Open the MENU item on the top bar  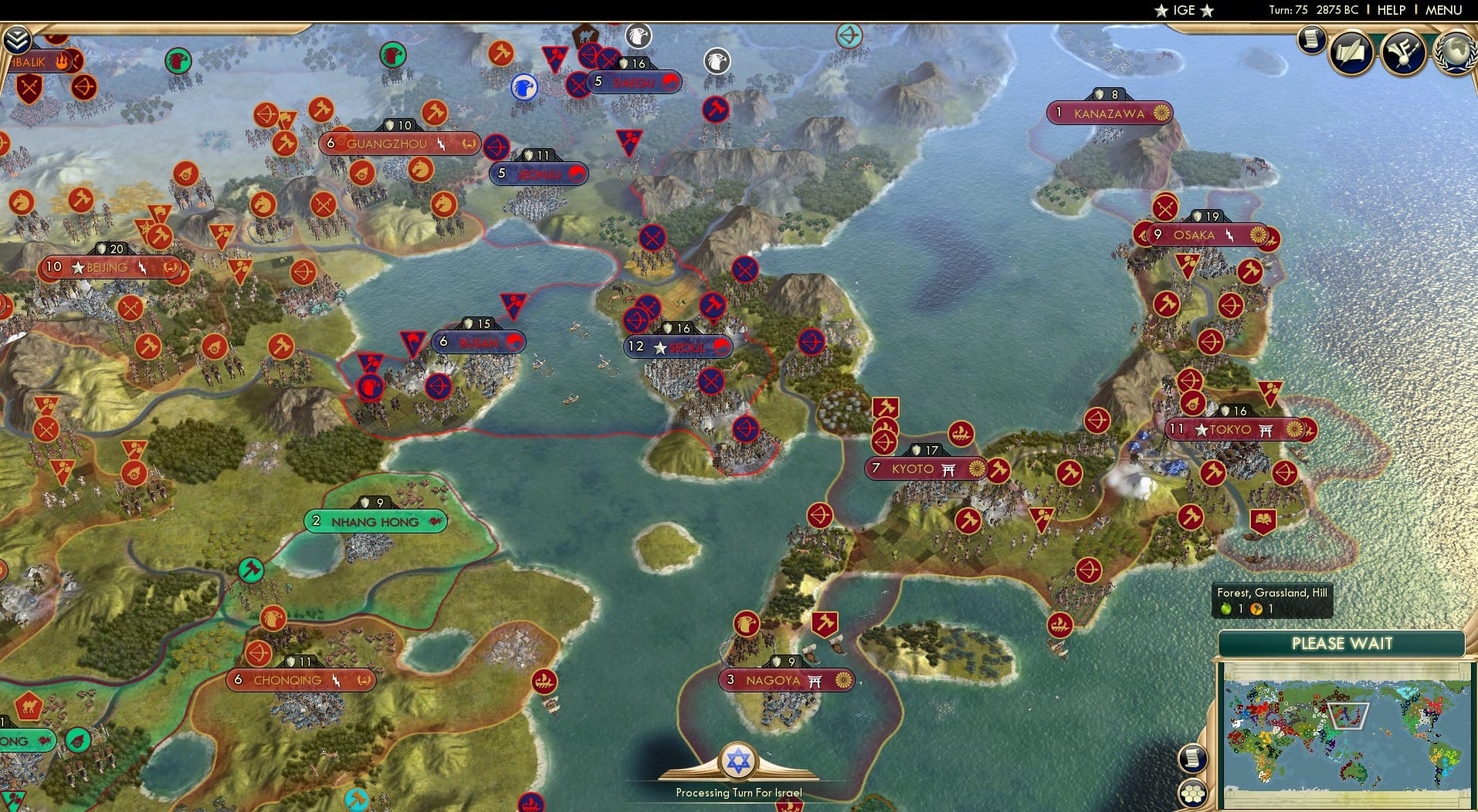coord(1441,10)
